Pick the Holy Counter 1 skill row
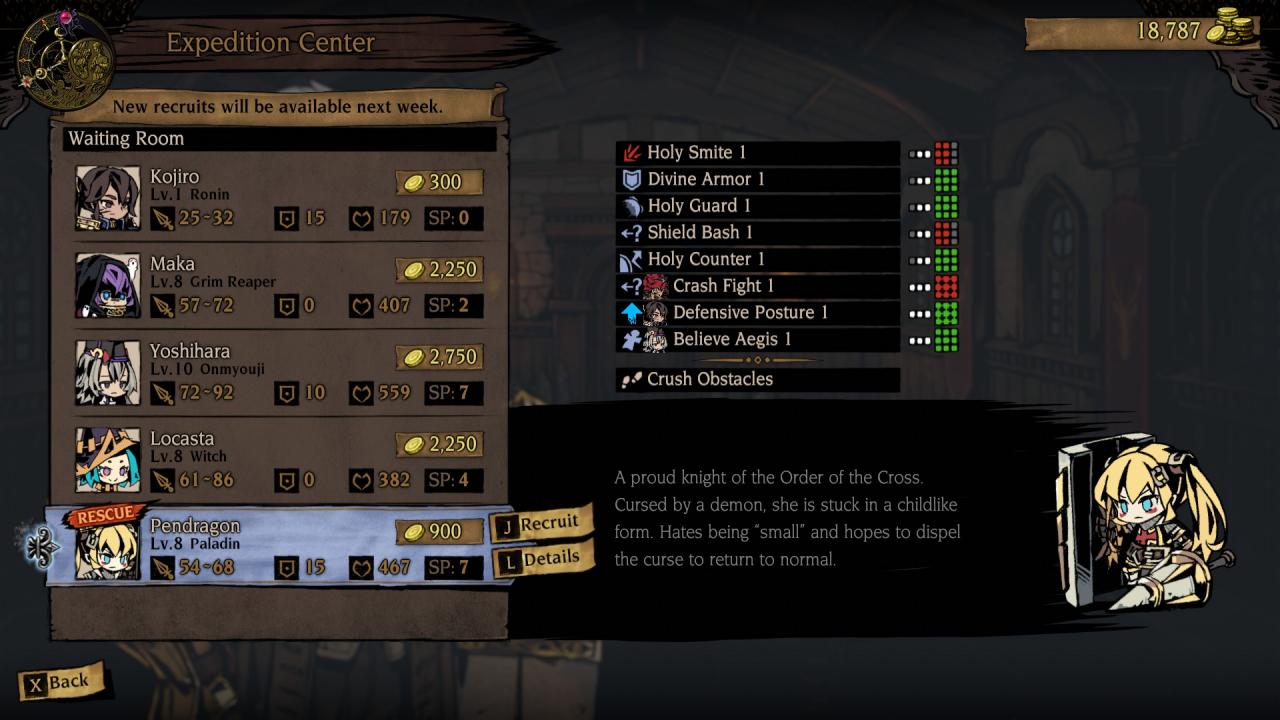The height and width of the screenshot is (720, 1280). (x=757, y=260)
